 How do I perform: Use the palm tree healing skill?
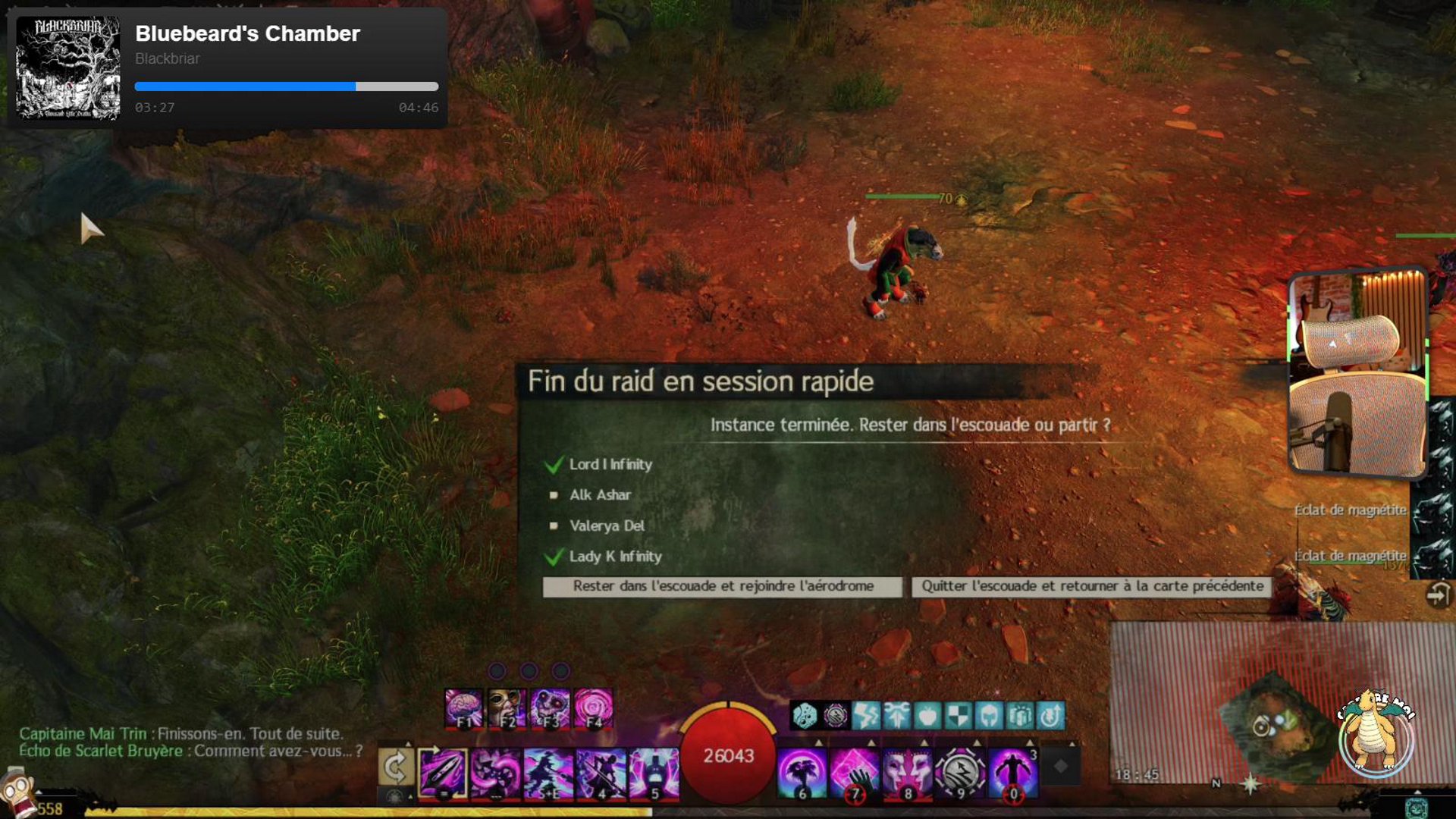pyautogui.click(x=802, y=773)
